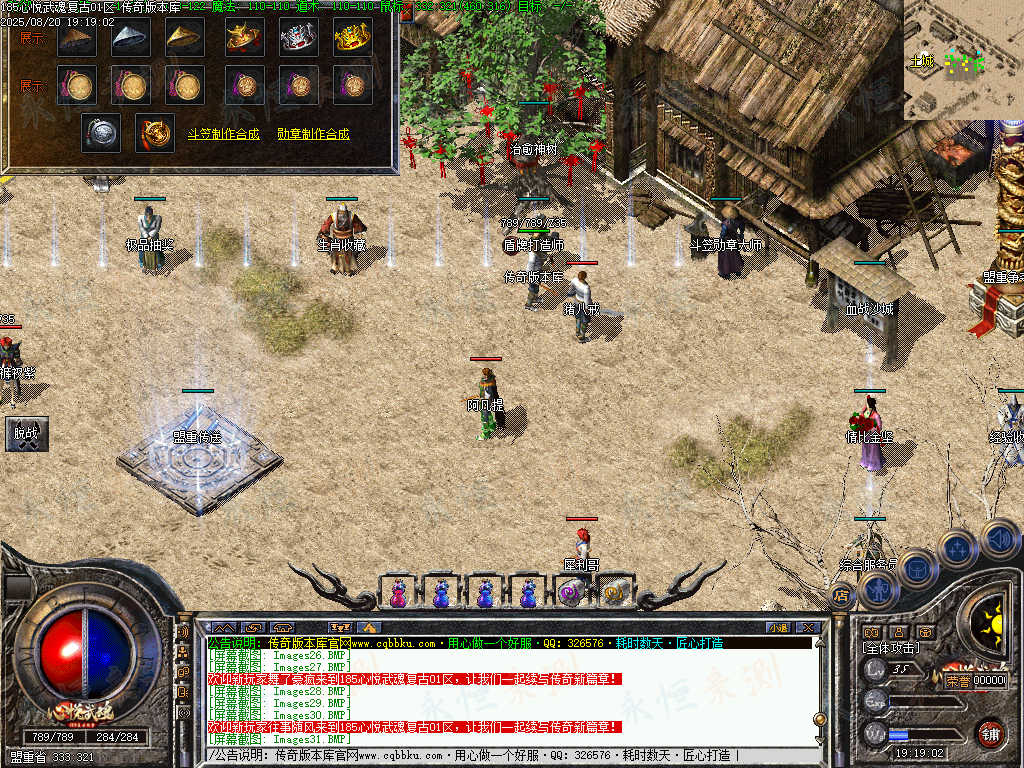Open the skills panel with sparkle icon
This screenshot has height=768, width=1024.
[957, 548]
